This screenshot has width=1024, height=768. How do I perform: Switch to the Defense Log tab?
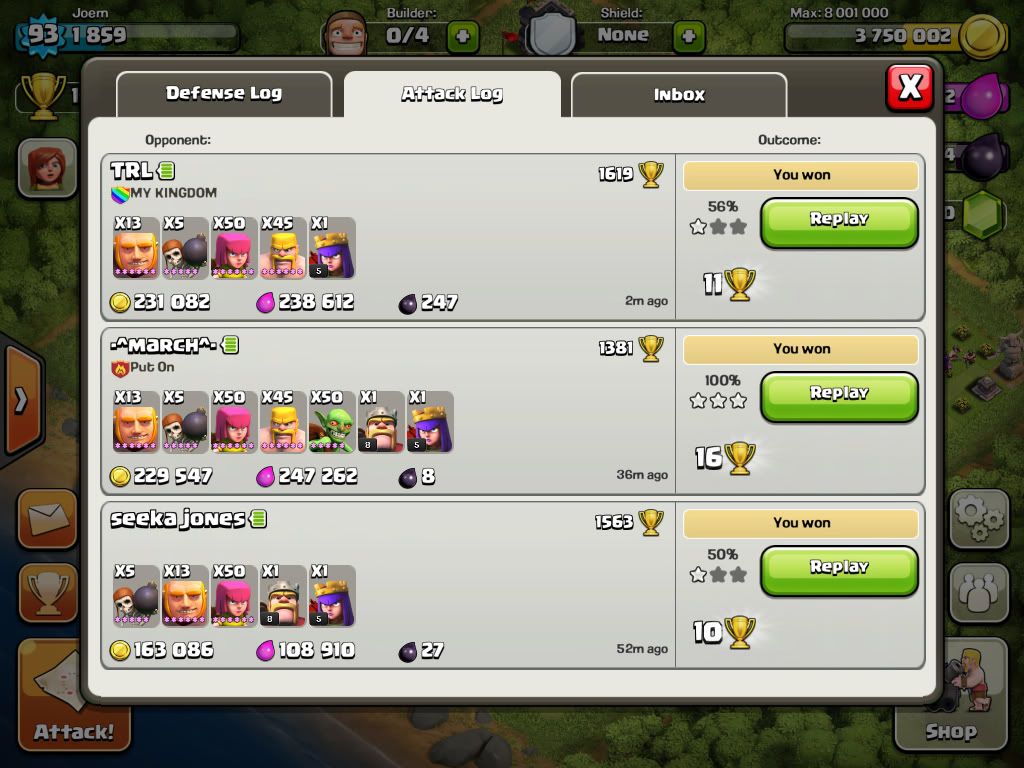pyautogui.click(x=224, y=94)
